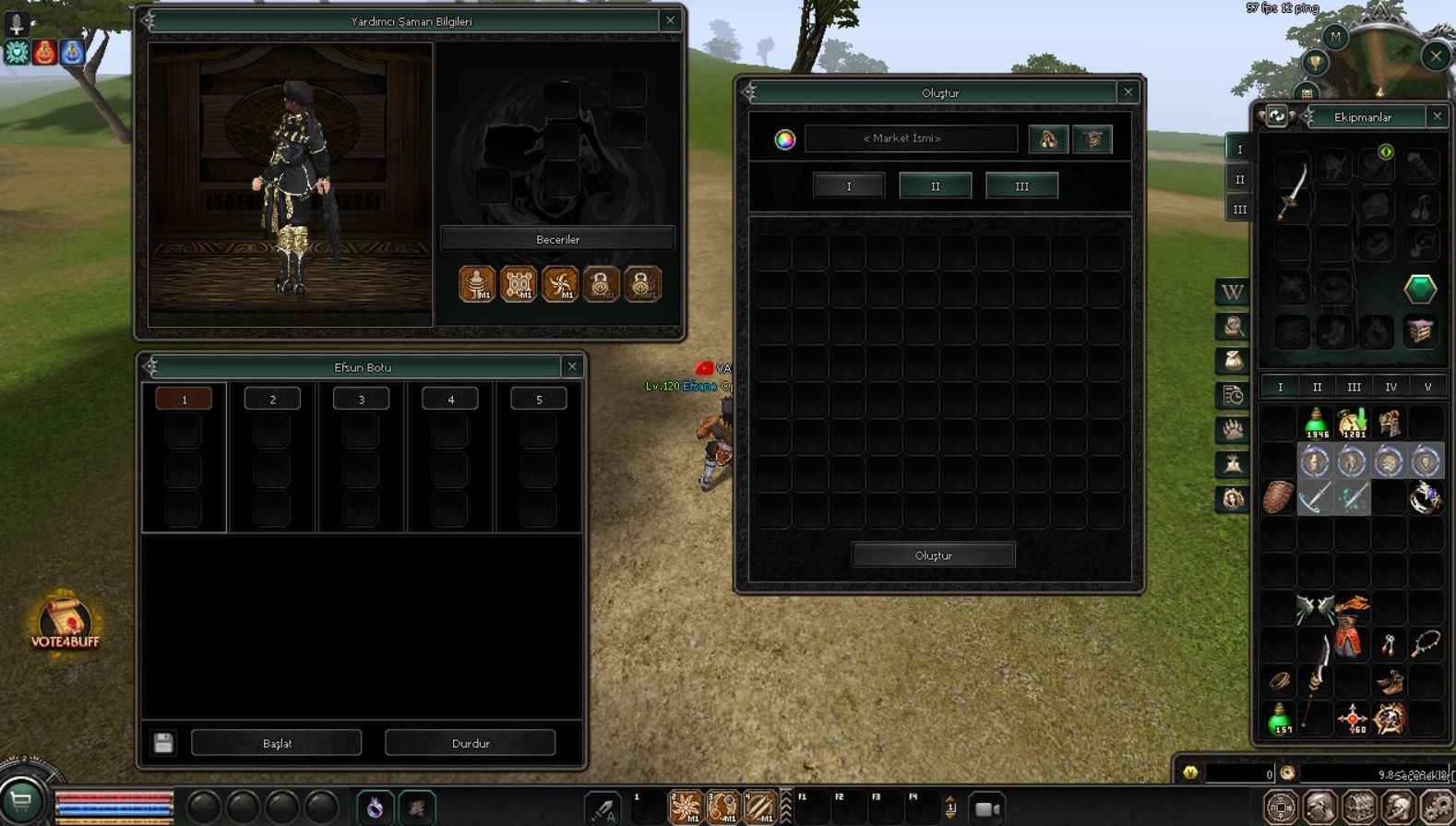
Task: Click the Başlat button
Action: tap(276, 743)
